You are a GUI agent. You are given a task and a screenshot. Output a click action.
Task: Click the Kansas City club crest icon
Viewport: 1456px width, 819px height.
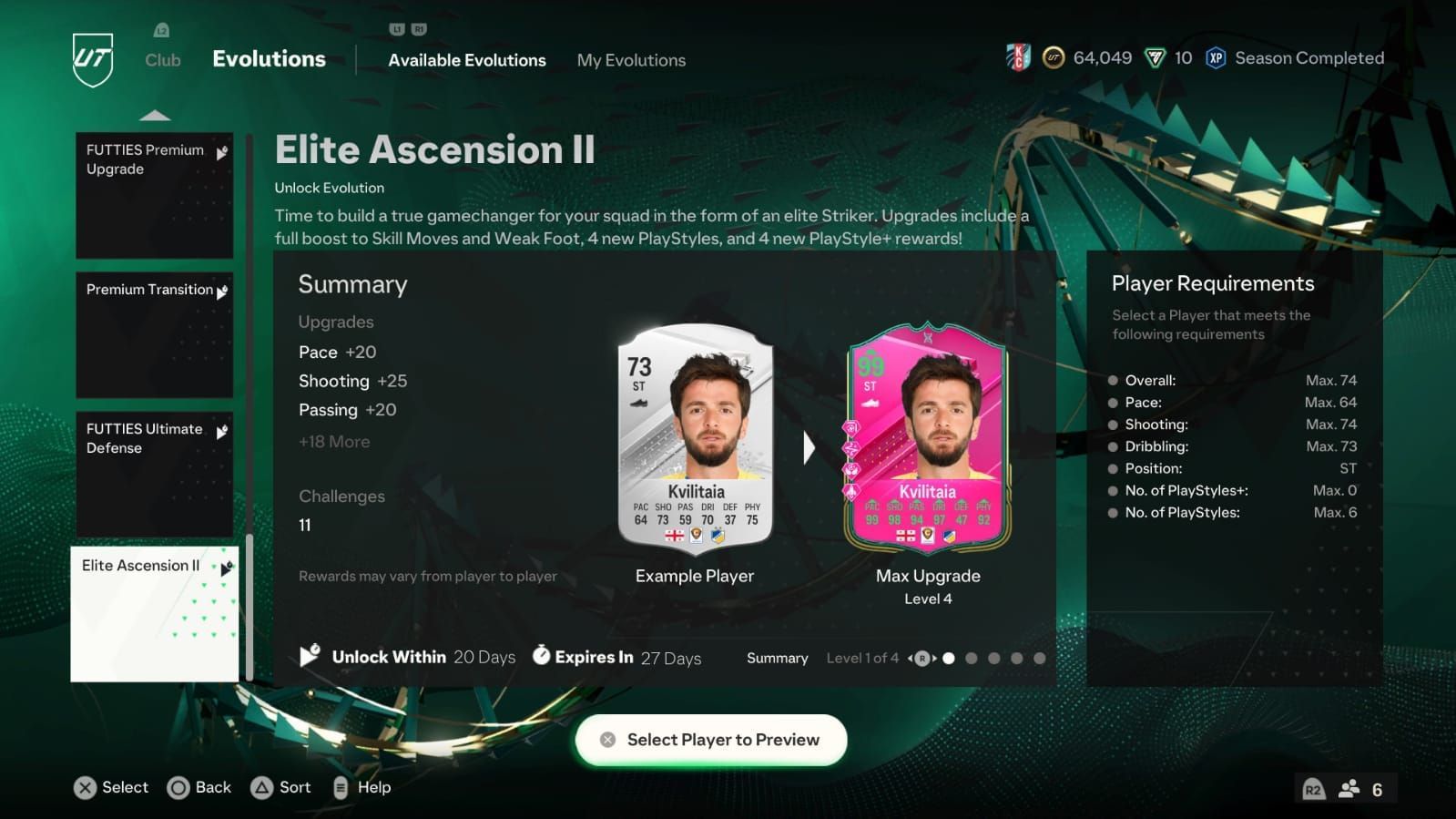(1019, 57)
